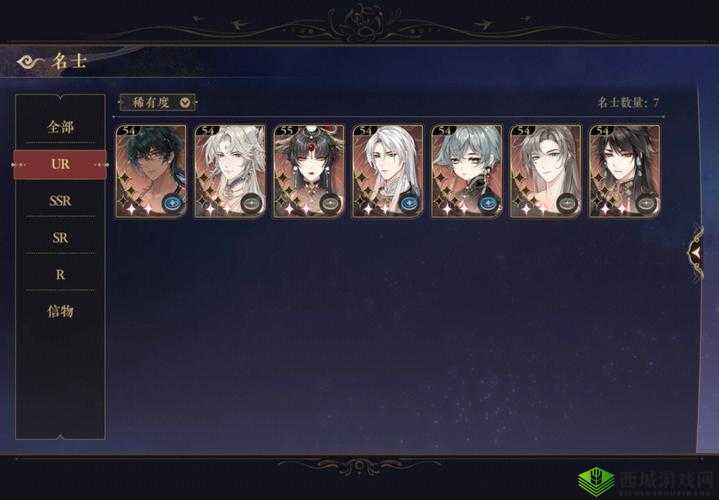Switch to the SSR tab
This screenshot has height=500, width=719.
[x=60, y=200]
